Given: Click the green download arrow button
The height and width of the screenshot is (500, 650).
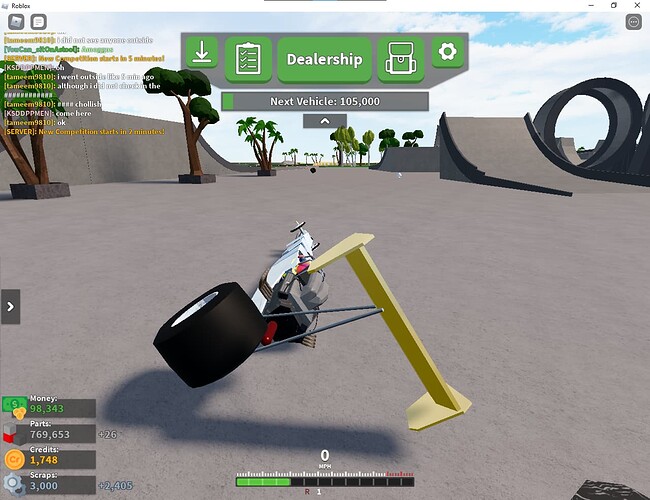Looking at the screenshot, I should pos(201,52).
